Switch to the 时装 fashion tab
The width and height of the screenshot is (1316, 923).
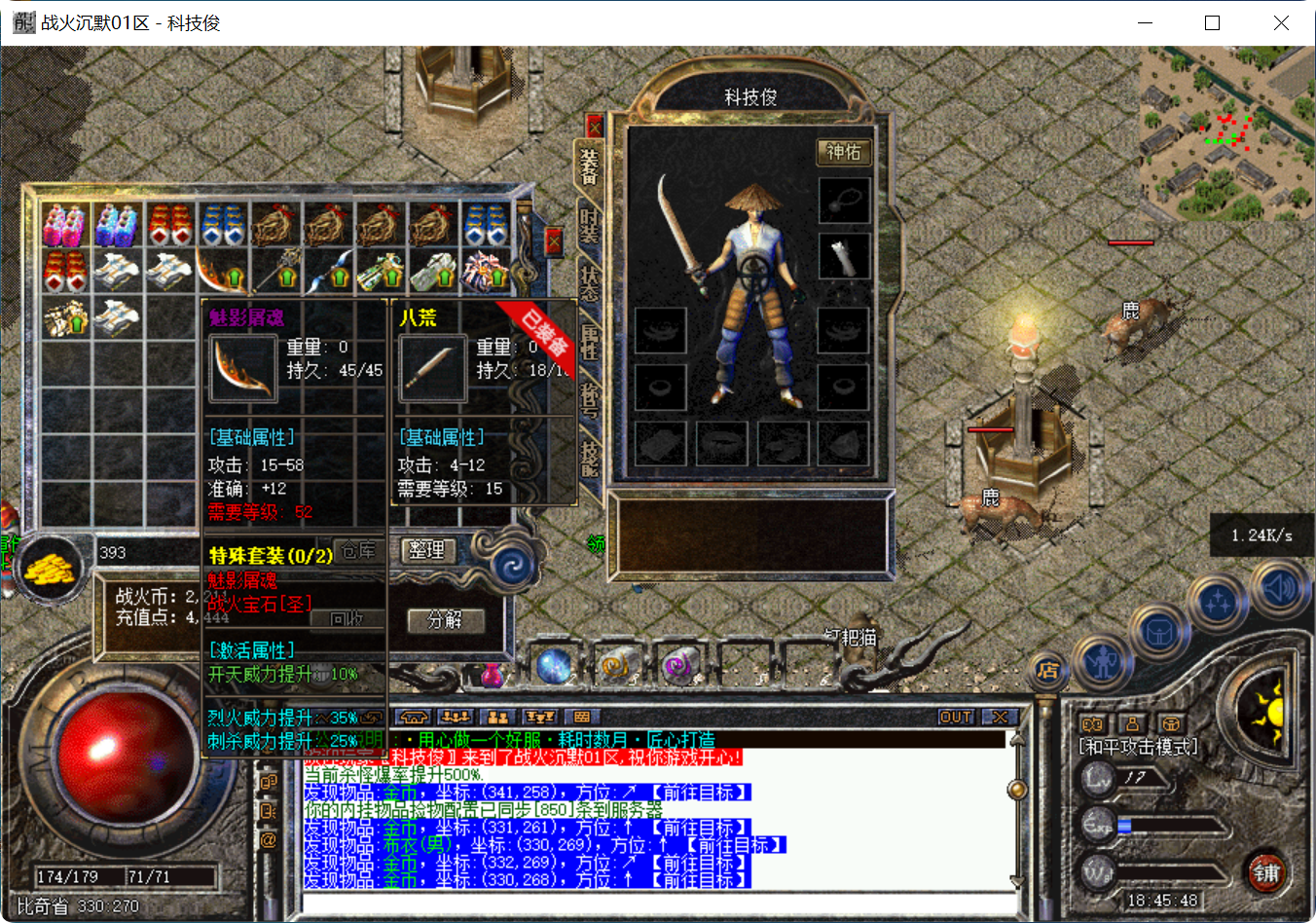click(588, 223)
